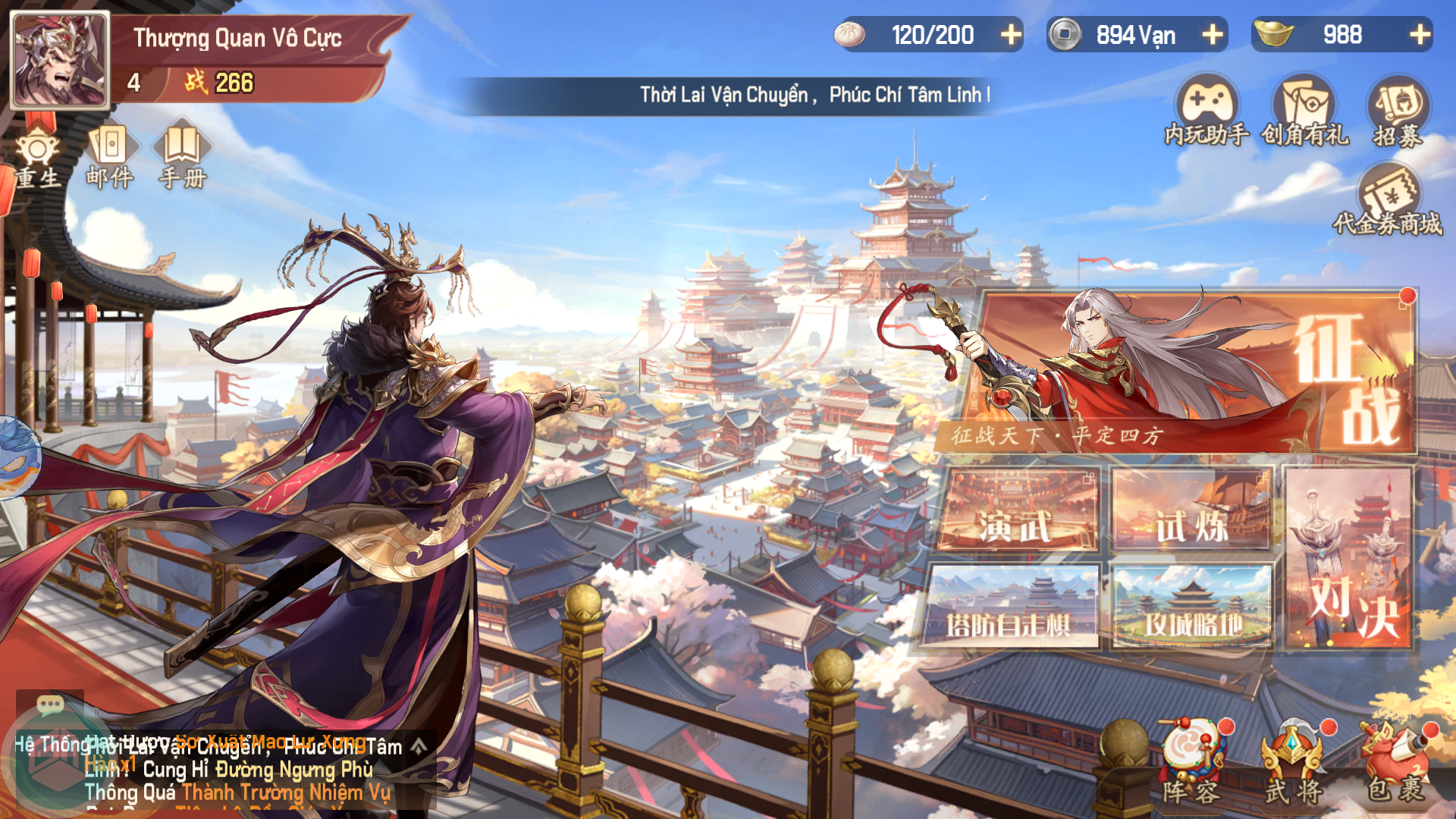Tap the plus next to 894 Vạn coins
This screenshot has height=819, width=1456.
(x=1212, y=35)
